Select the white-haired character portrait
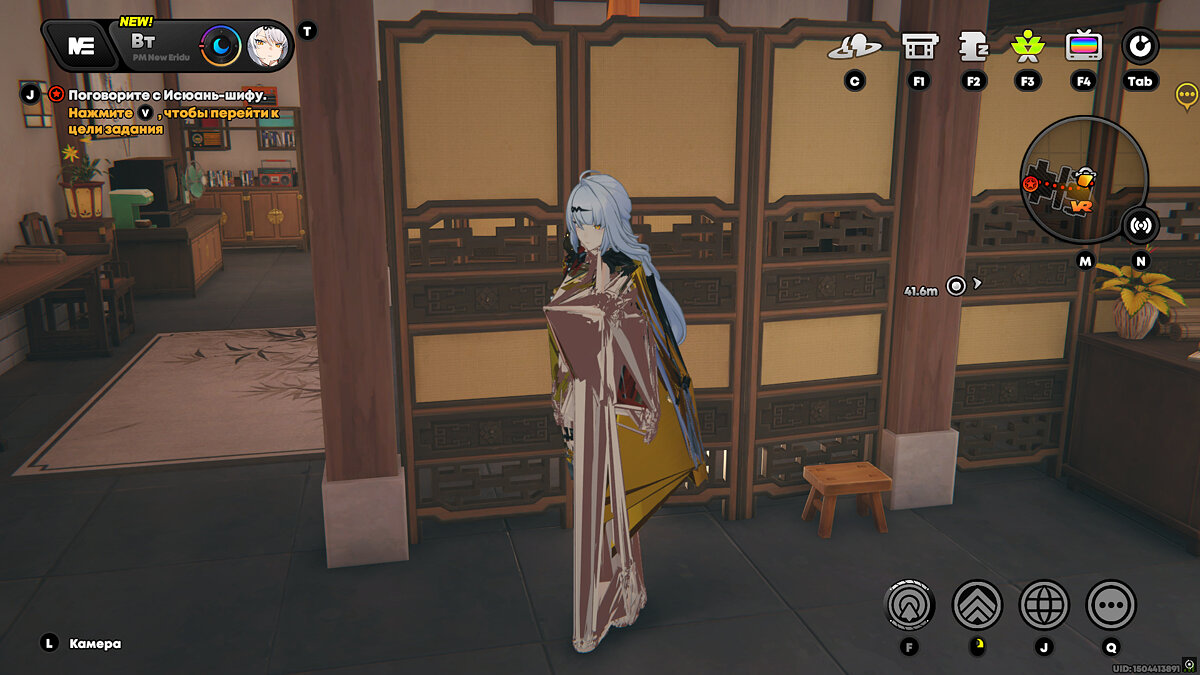Viewport: 1200px width, 675px height. 267,45
